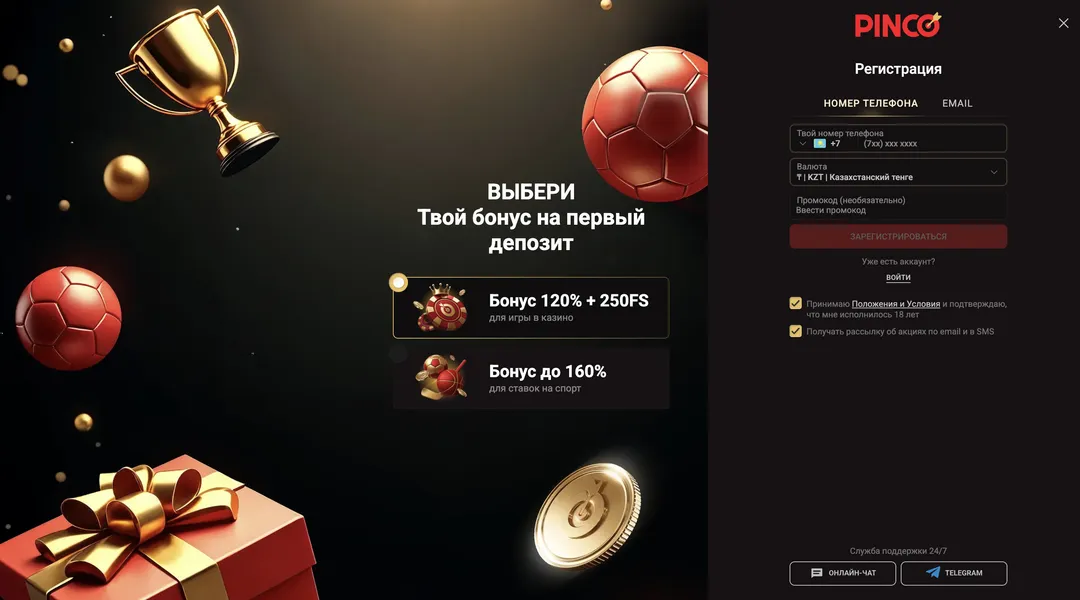Viewport: 1080px width, 600px height.
Task: Select the Номер телефона tab
Action: click(x=870, y=104)
